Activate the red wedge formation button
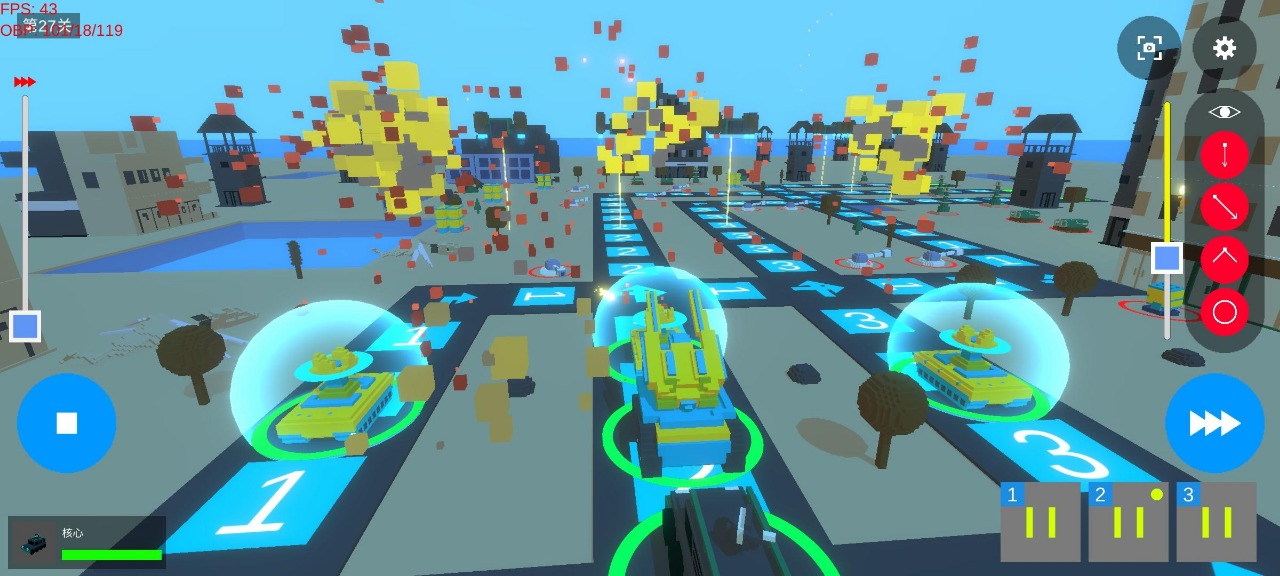The width and height of the screenshot is (1280, 576). click(x=1224, y=259)
